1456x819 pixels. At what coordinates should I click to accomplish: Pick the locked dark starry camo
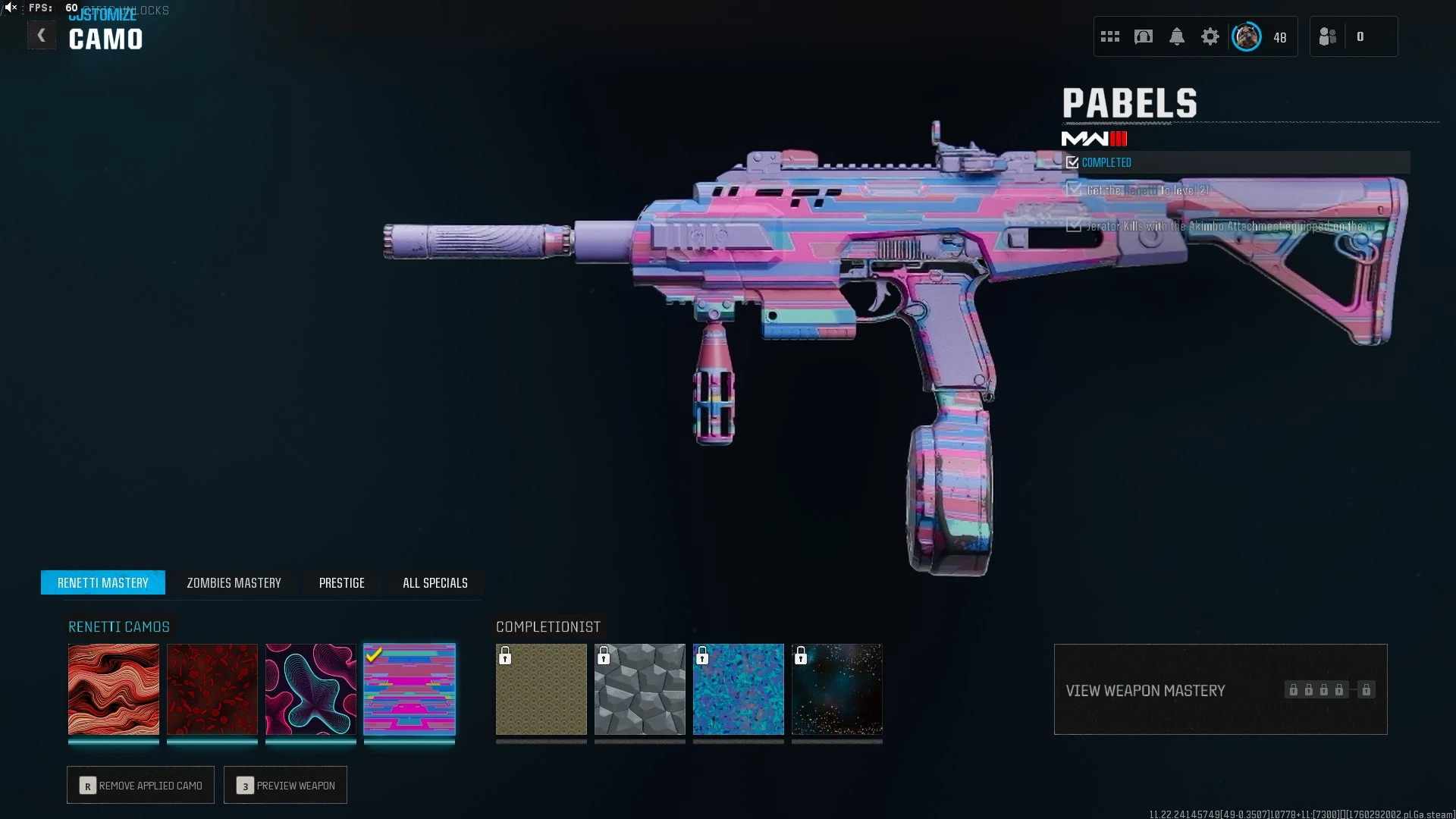(x=837, y=689)
